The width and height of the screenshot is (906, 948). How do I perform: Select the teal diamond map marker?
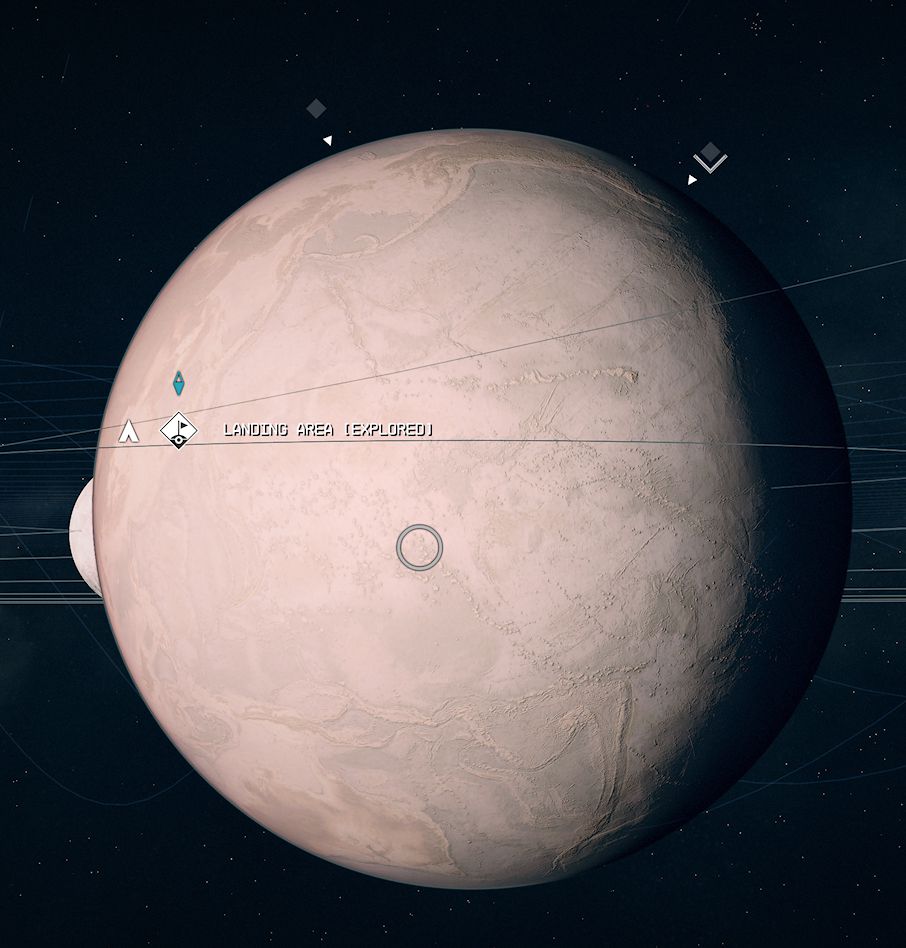(x=179, y=382)
